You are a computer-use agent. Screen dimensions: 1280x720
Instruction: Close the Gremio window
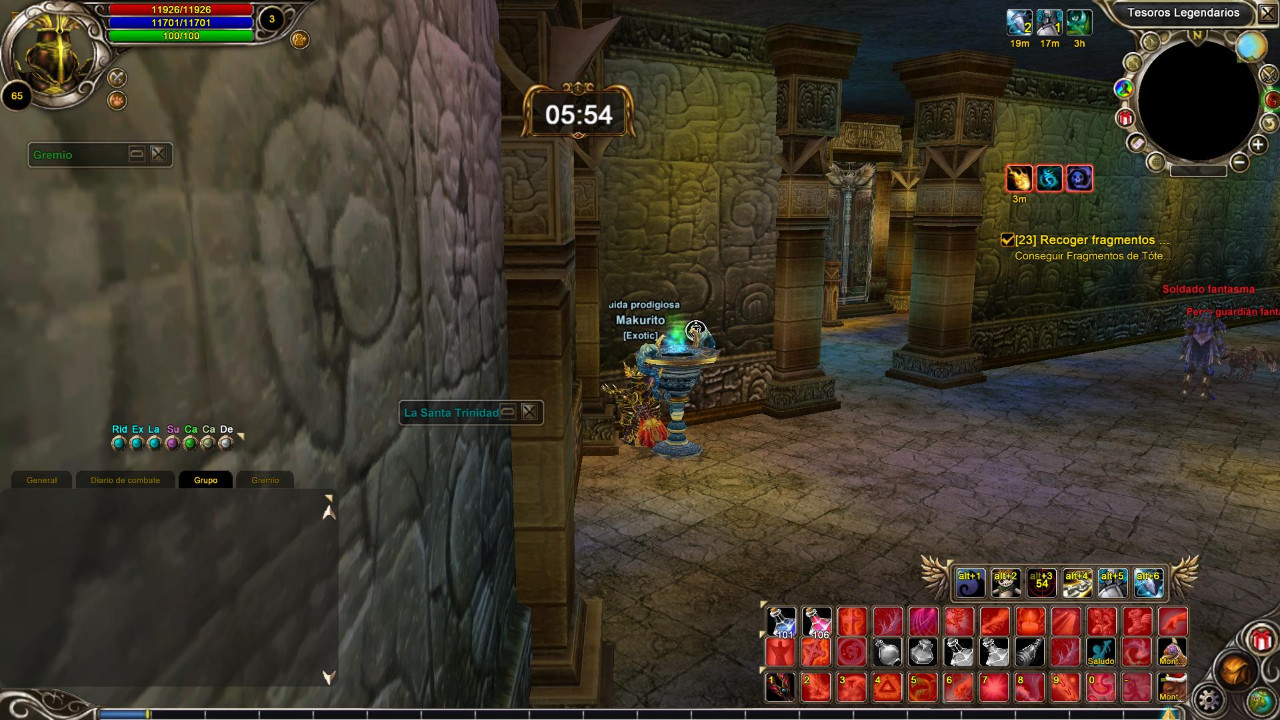coord(158,154)
